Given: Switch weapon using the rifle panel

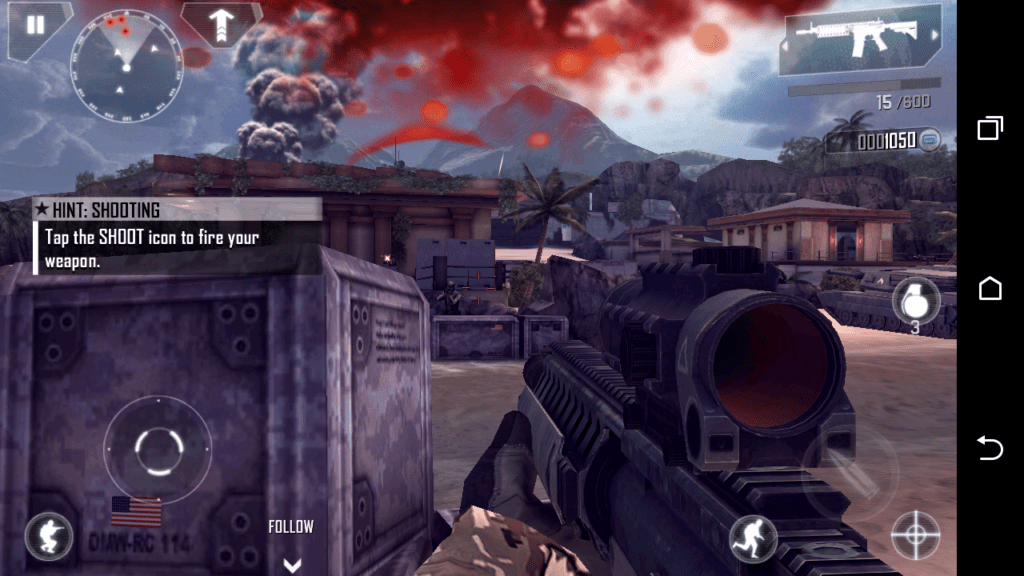Looking at the screenshot, I should pyautogui.click(x=861, y=43).
